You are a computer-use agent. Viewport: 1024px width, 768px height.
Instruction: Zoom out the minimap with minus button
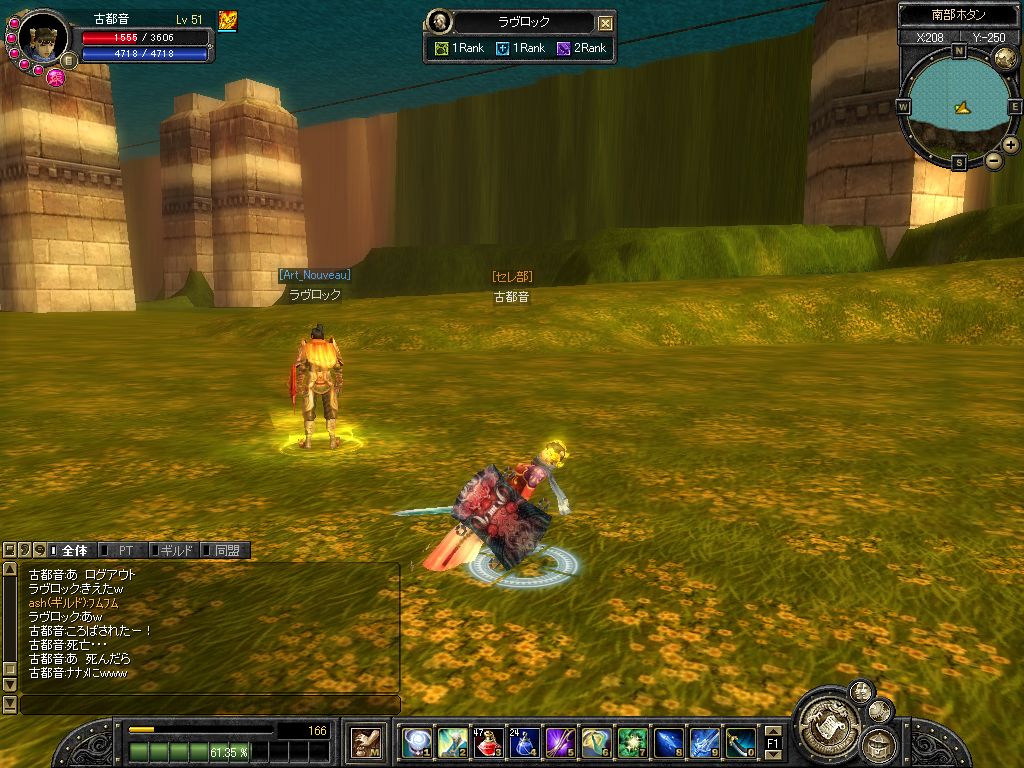(994, 160)
